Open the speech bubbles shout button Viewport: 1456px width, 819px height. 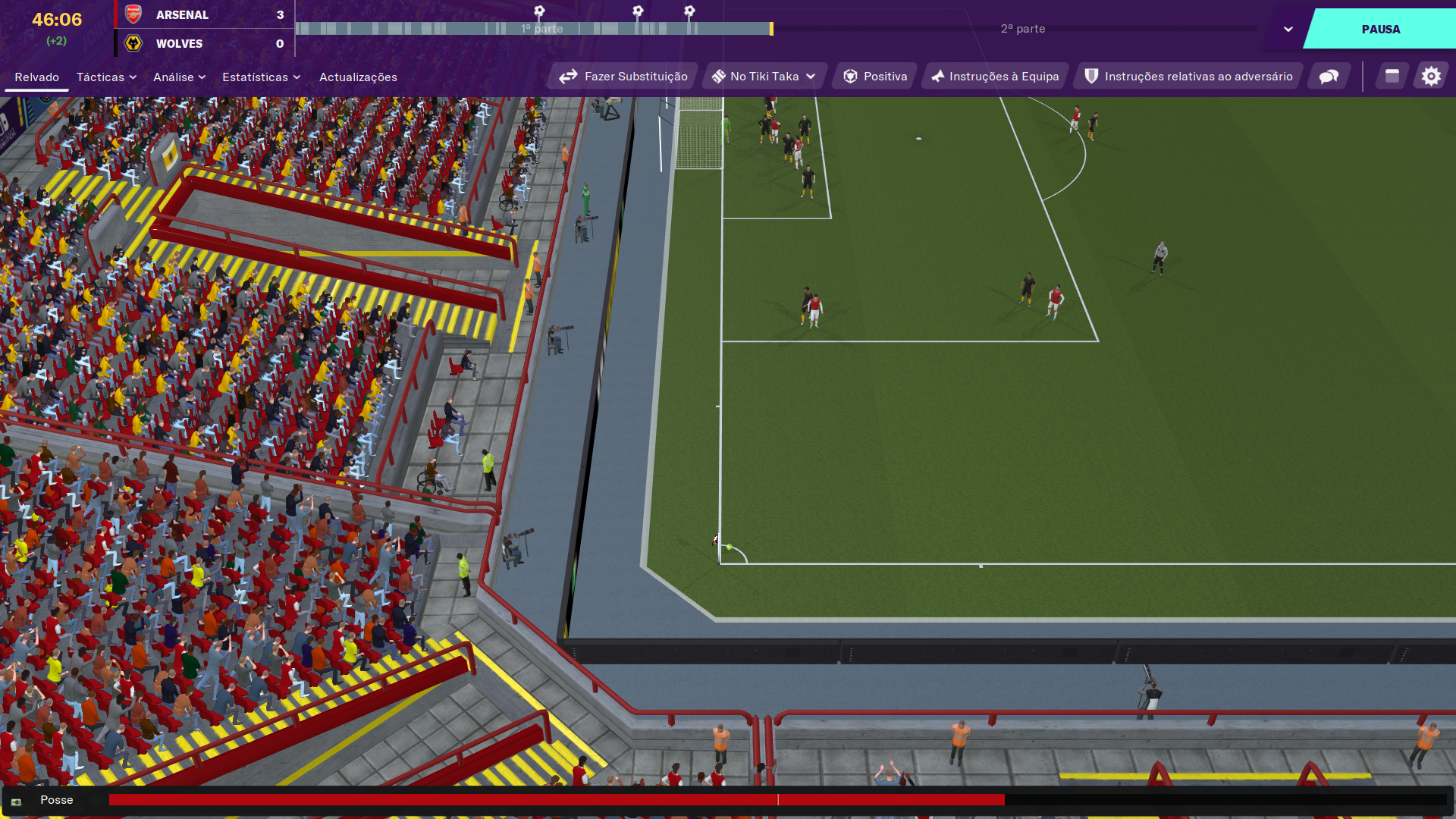coord(1329,77)
